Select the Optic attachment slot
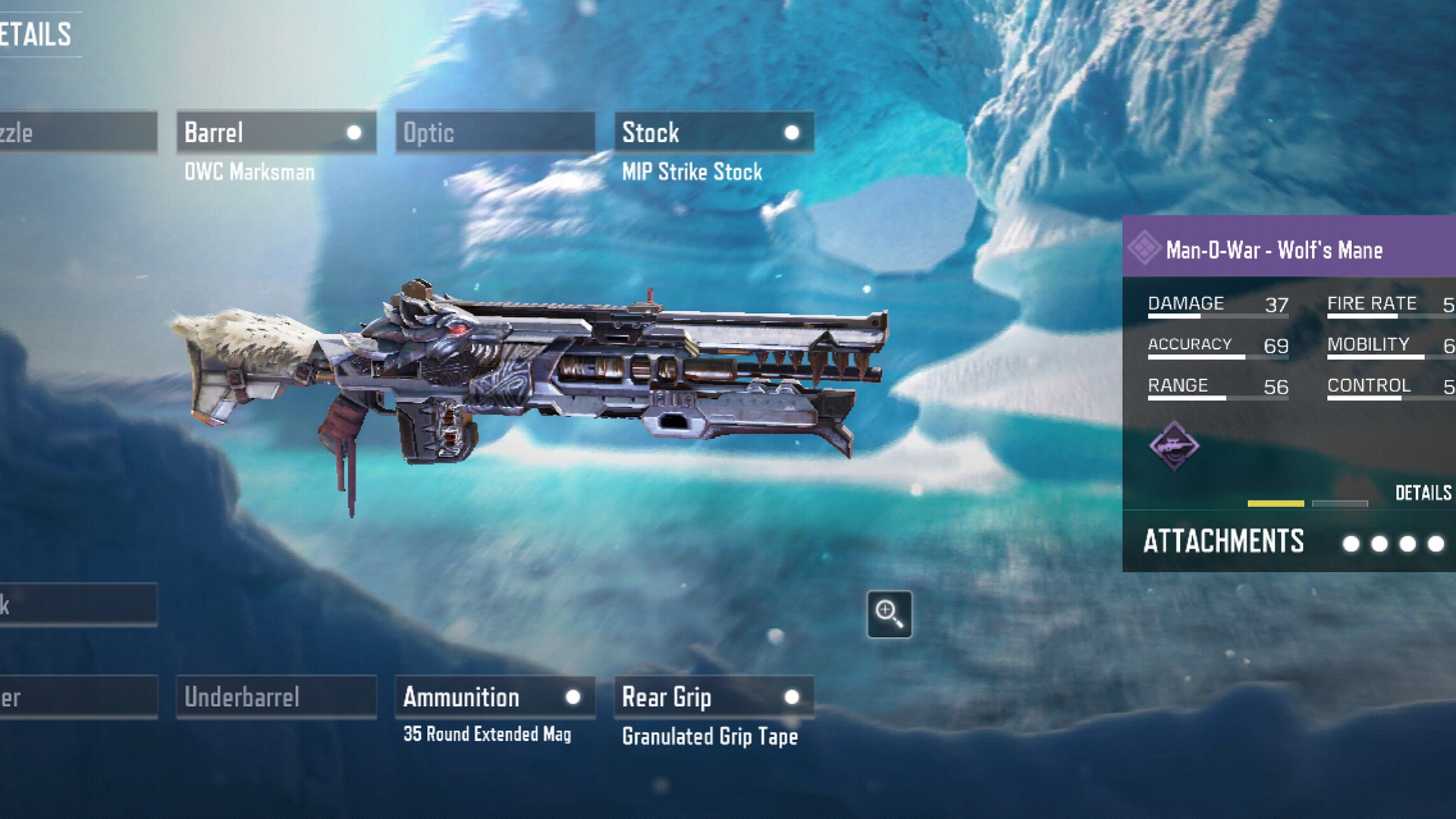This screenshot has height=819, width=1456. point(494,133)
